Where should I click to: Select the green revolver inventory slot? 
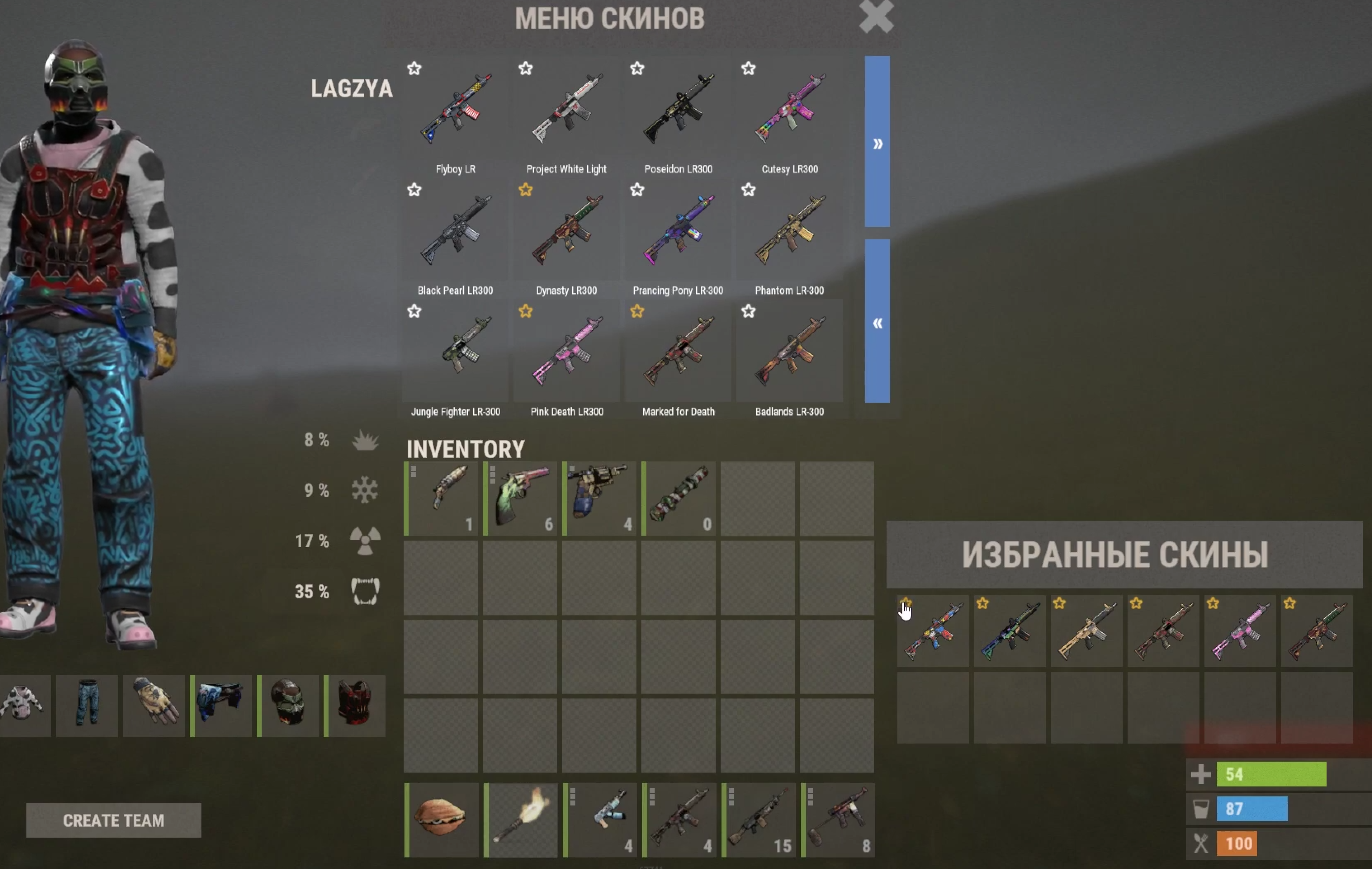click(520, 499)
